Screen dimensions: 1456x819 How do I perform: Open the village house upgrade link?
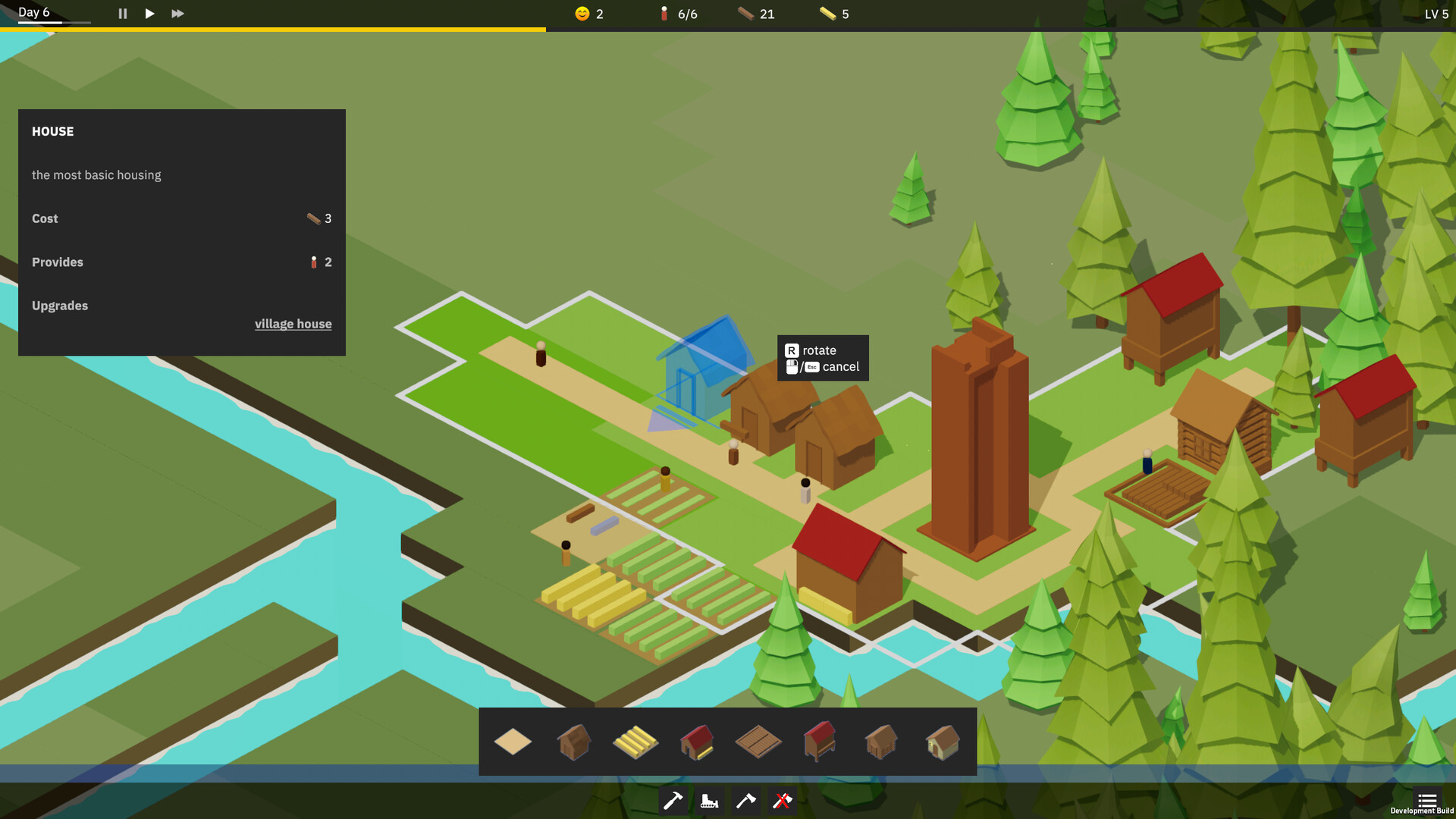click(x=293, y=324)
